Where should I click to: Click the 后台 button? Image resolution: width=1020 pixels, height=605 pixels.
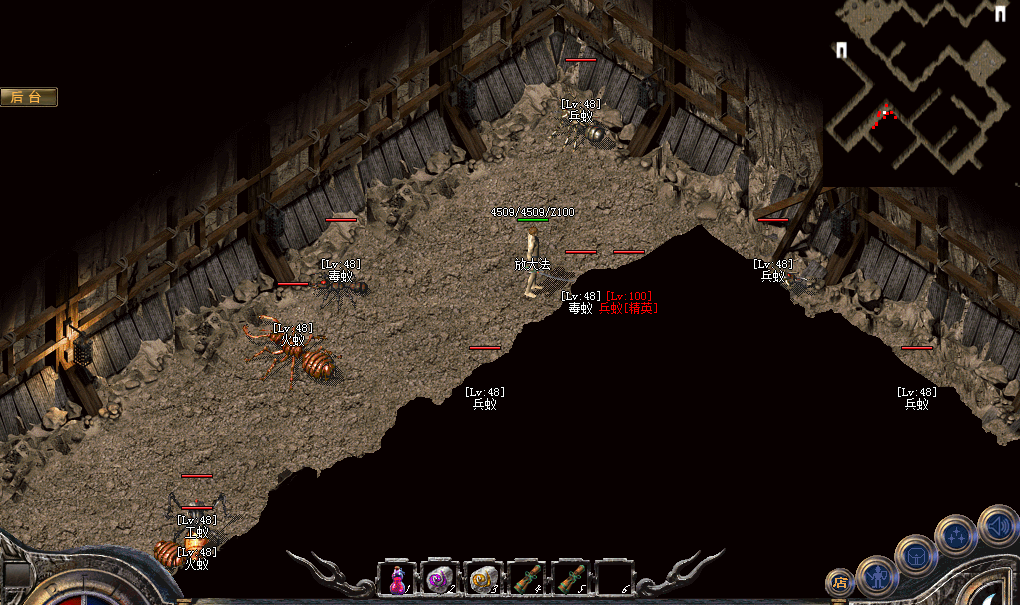29,97
